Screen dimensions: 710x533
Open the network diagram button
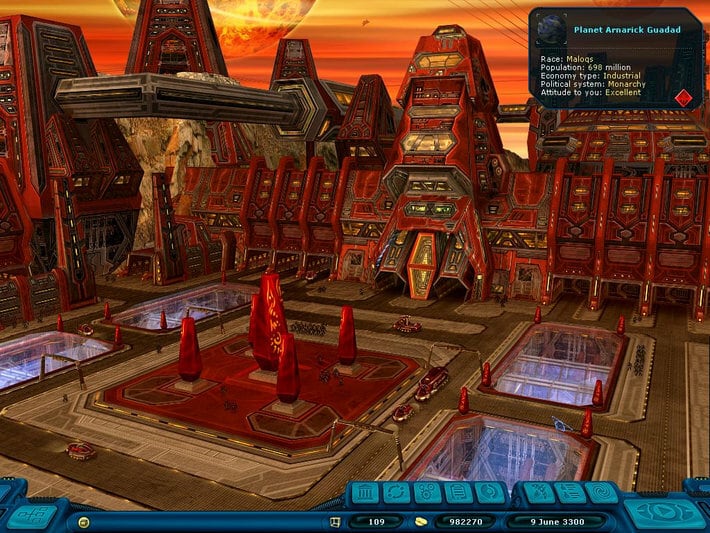(x=33, y=513)
